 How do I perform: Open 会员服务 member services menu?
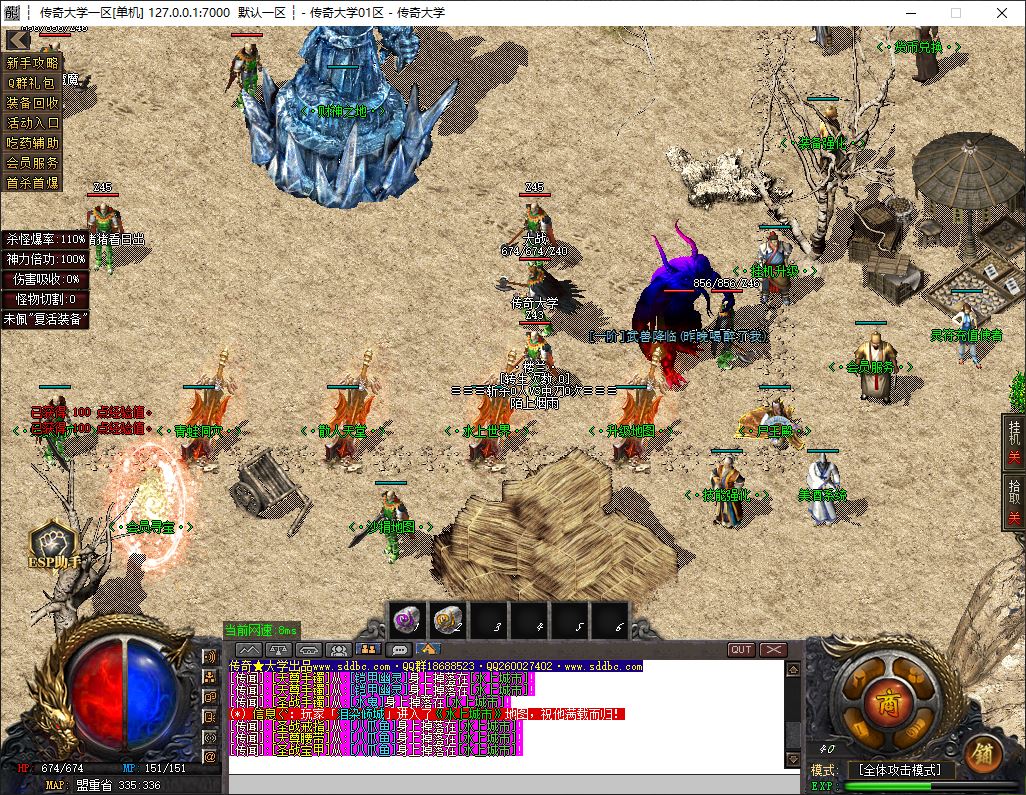33,162
